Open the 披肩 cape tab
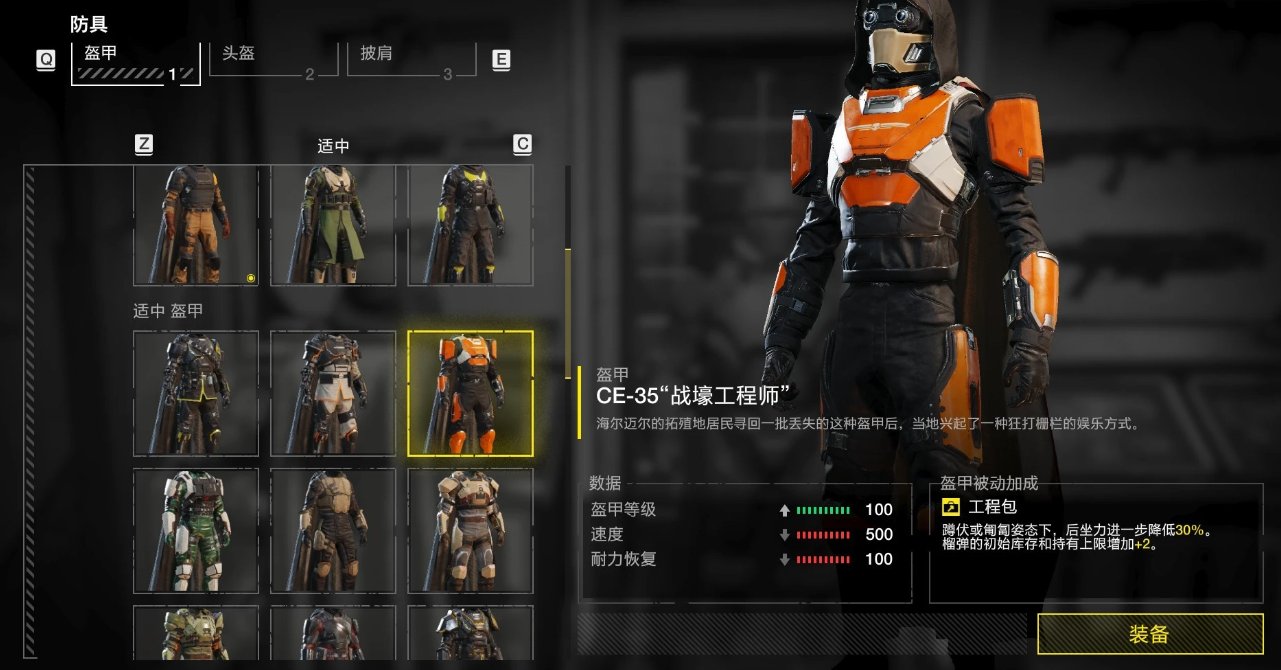The height and width of the screenshot is (670, 1281). [x=406, y=60]
